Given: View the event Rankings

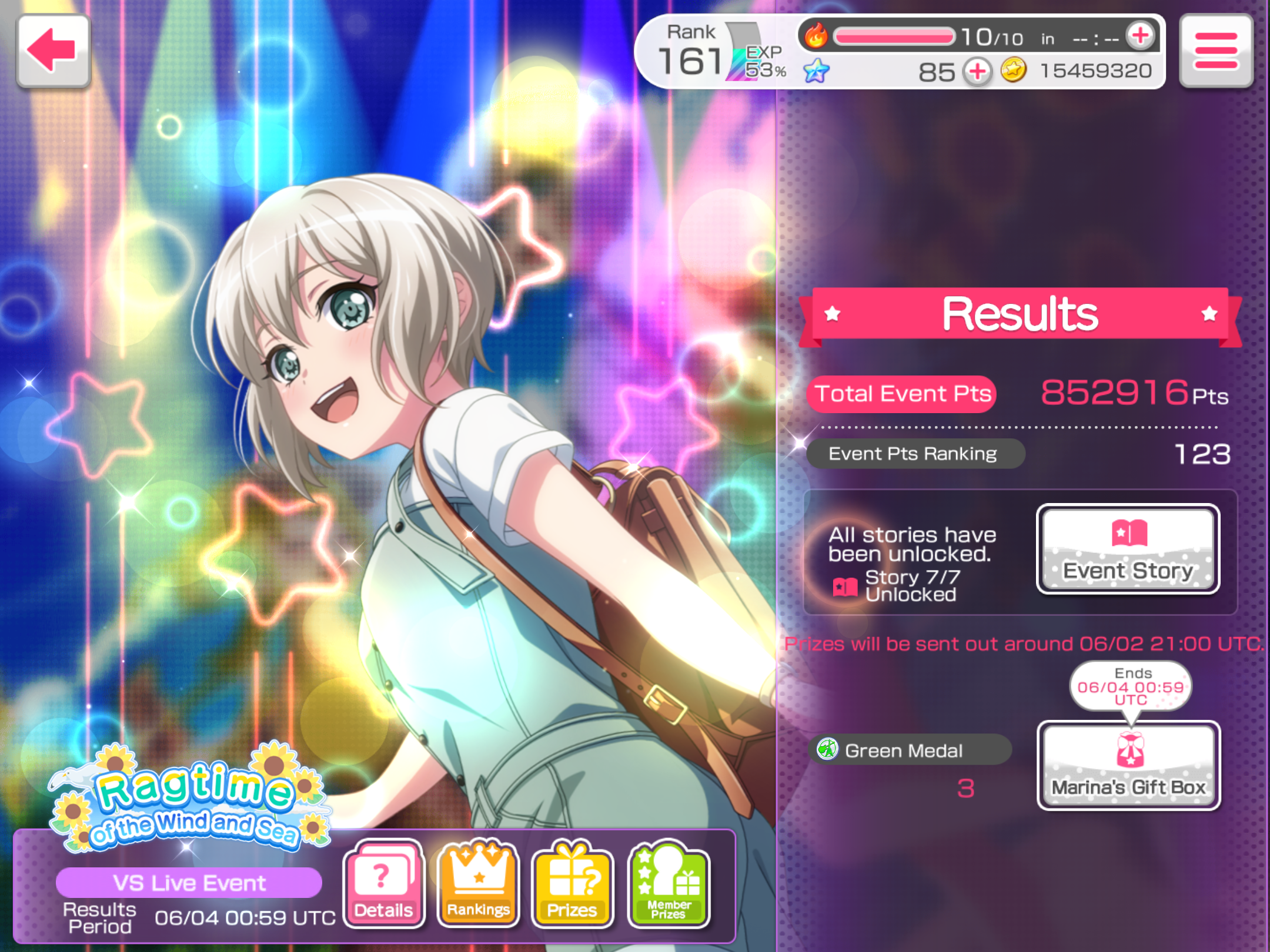Looking at the screenshot, I should tap(478, 883).
